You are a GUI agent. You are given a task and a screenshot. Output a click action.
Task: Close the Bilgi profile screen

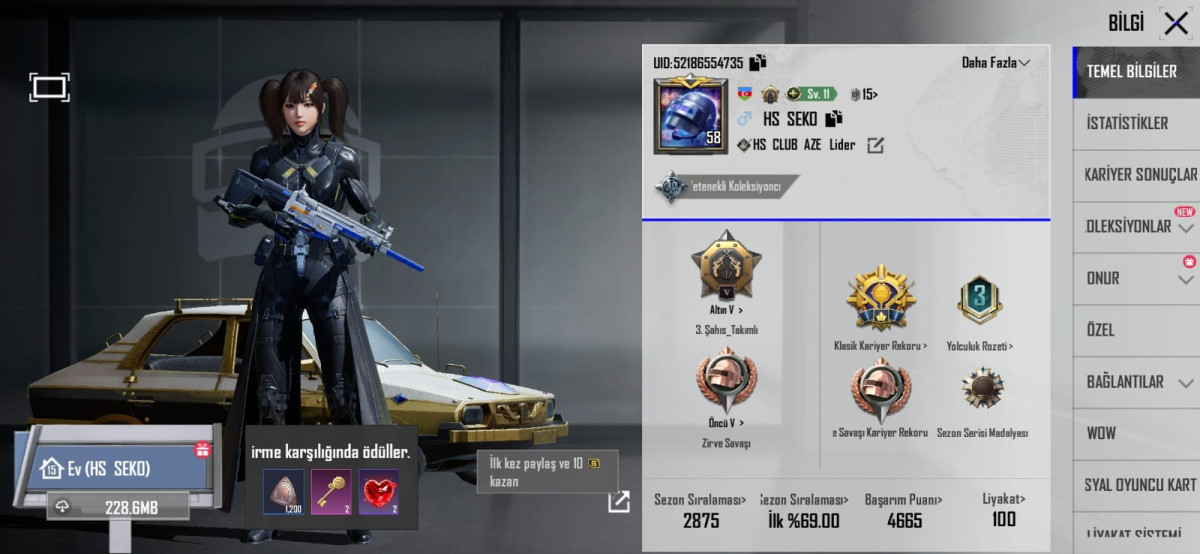pyautogui.click(x=1175, y=24)
